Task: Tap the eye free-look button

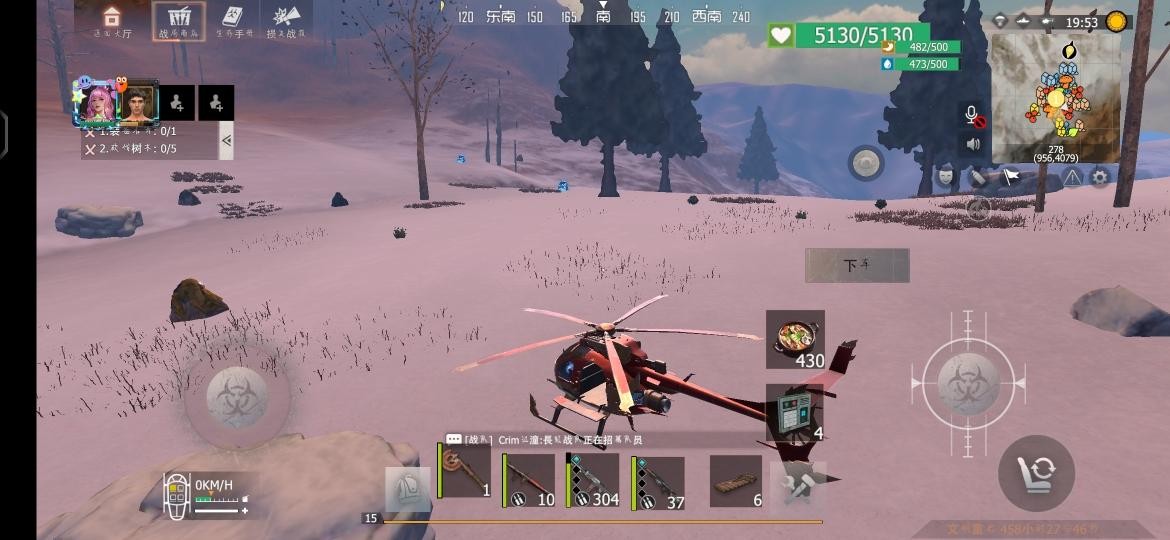Action: (x=866, y=162)
